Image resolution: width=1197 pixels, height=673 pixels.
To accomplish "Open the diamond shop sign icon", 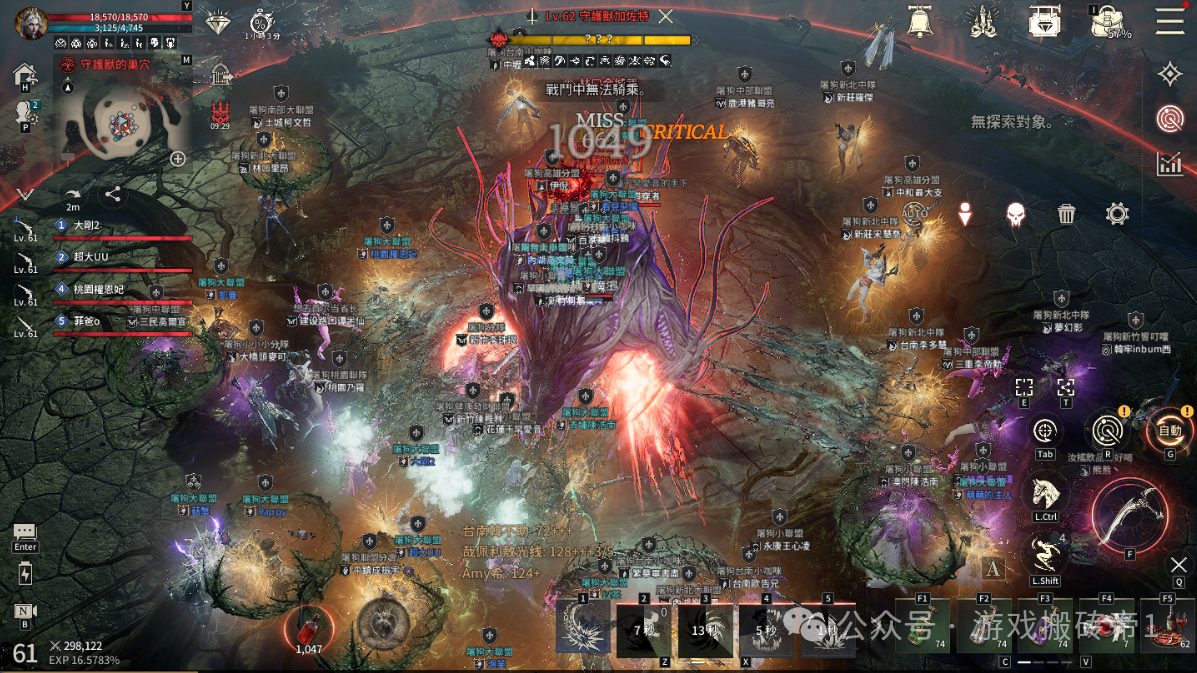I will click(x=1045, y=21).
